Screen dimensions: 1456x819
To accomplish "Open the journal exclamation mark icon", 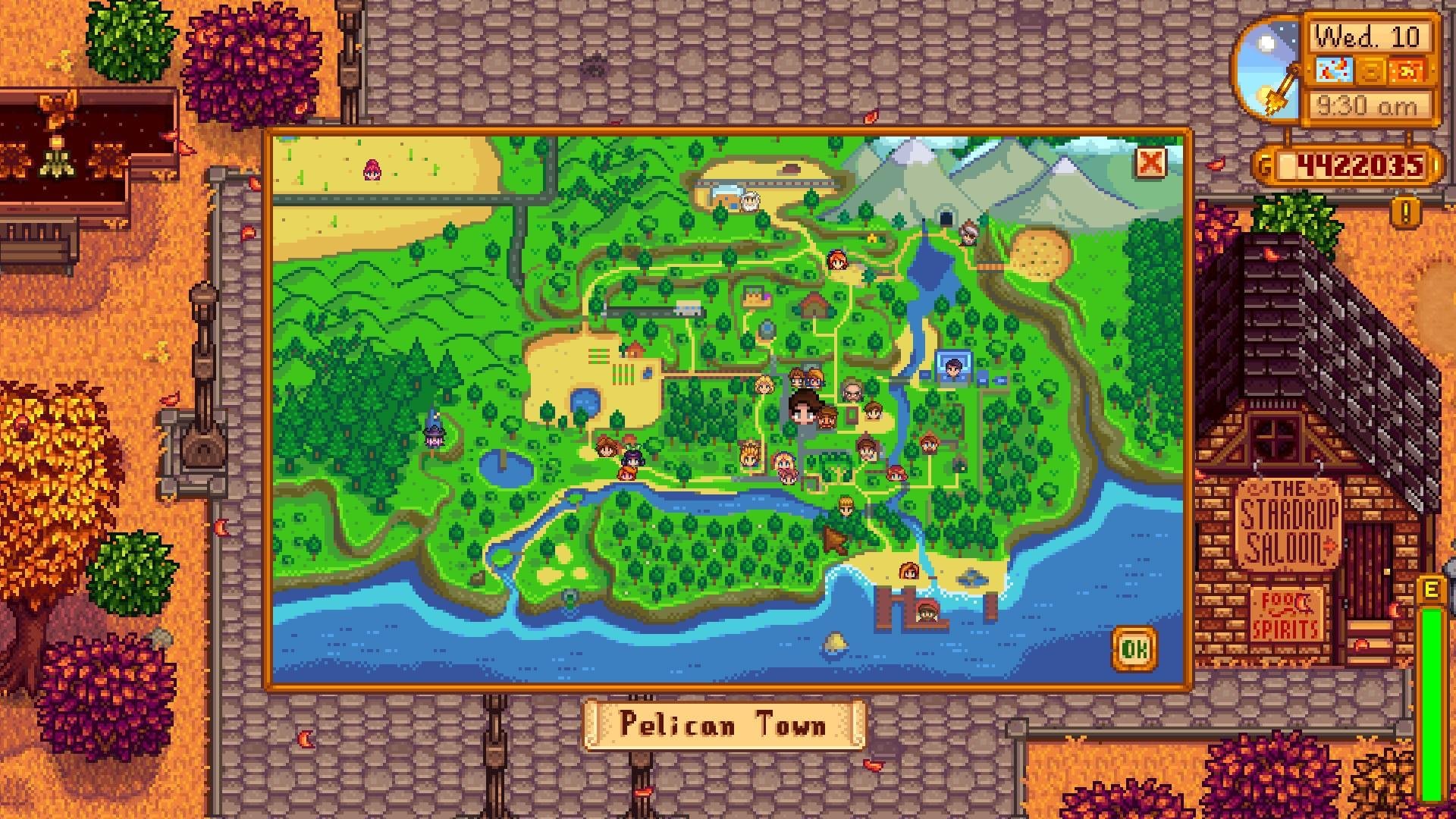I will [x=1405, y=212].
